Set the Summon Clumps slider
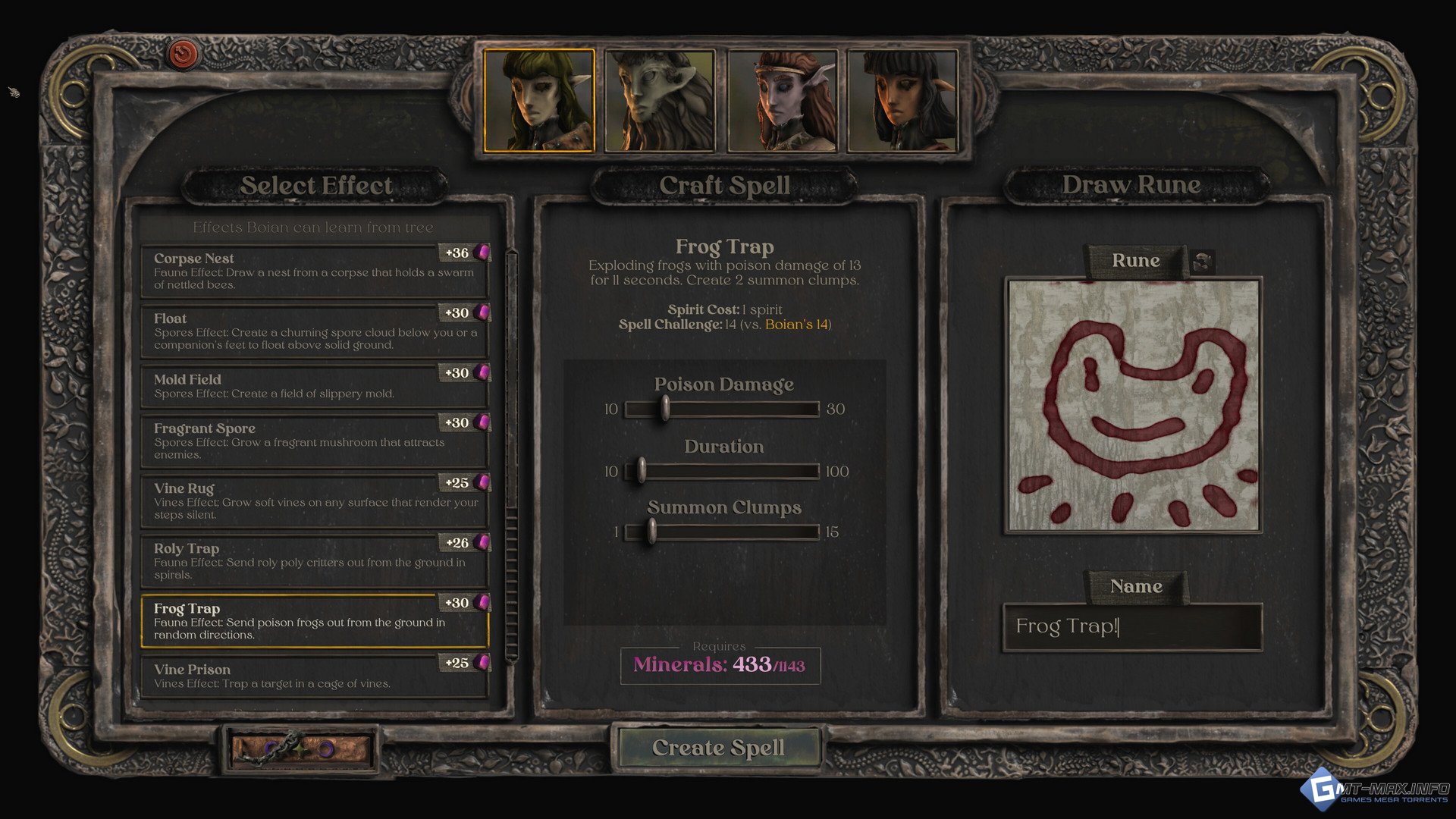Image resolution: width=1456 pixels, height=819 pixels. (651, 532)
